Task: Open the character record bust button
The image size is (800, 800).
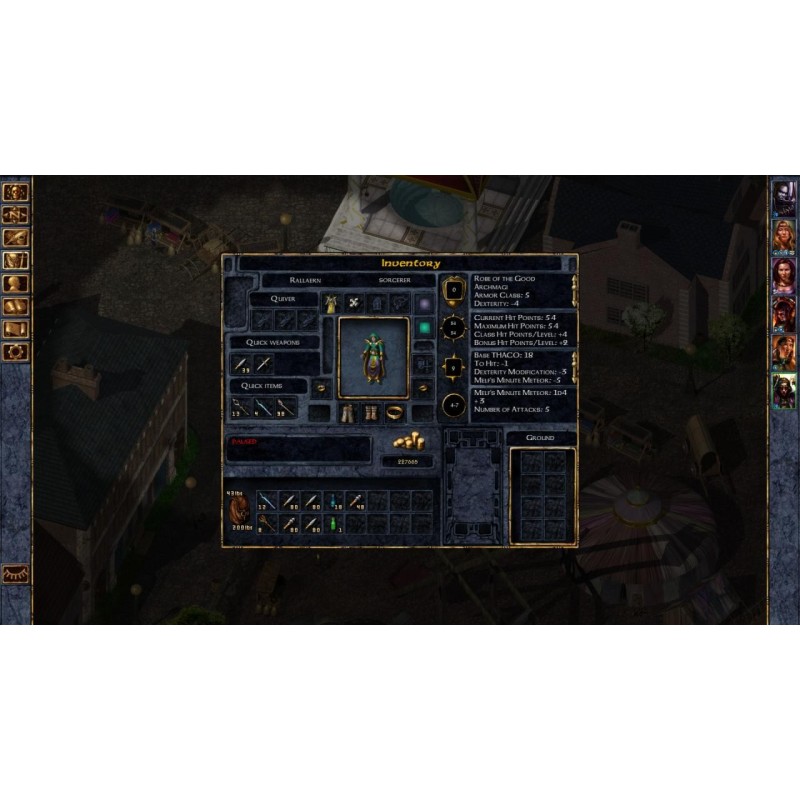Action: (x=16, y=283)
